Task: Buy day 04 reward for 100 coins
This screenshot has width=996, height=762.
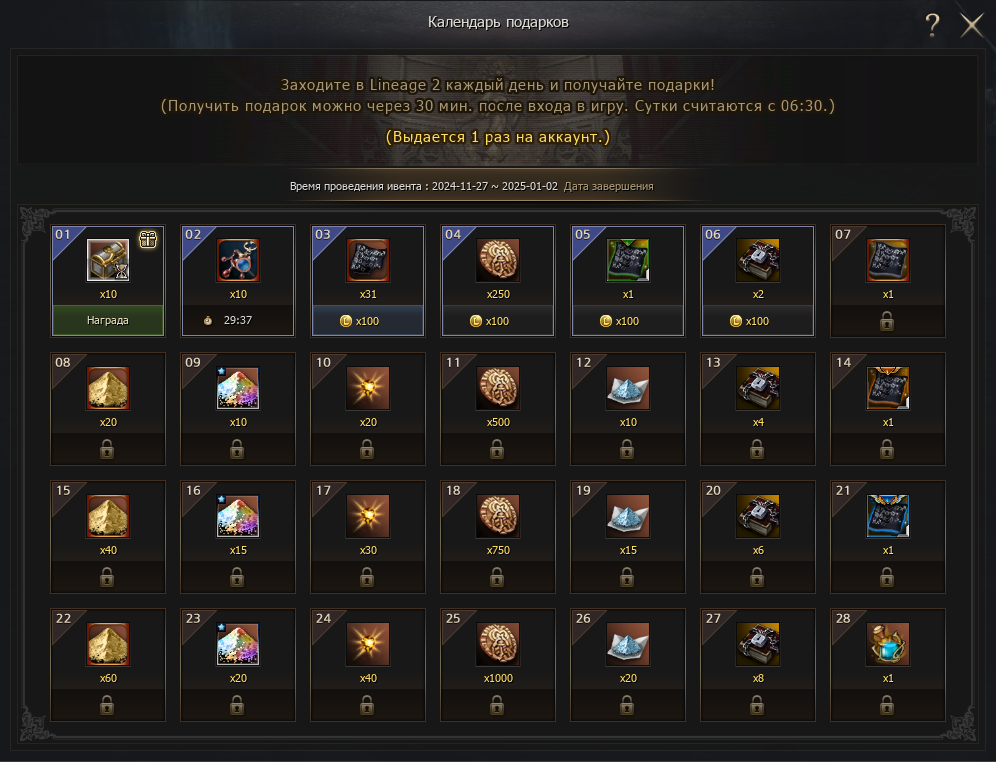Action: click(497, 321)
